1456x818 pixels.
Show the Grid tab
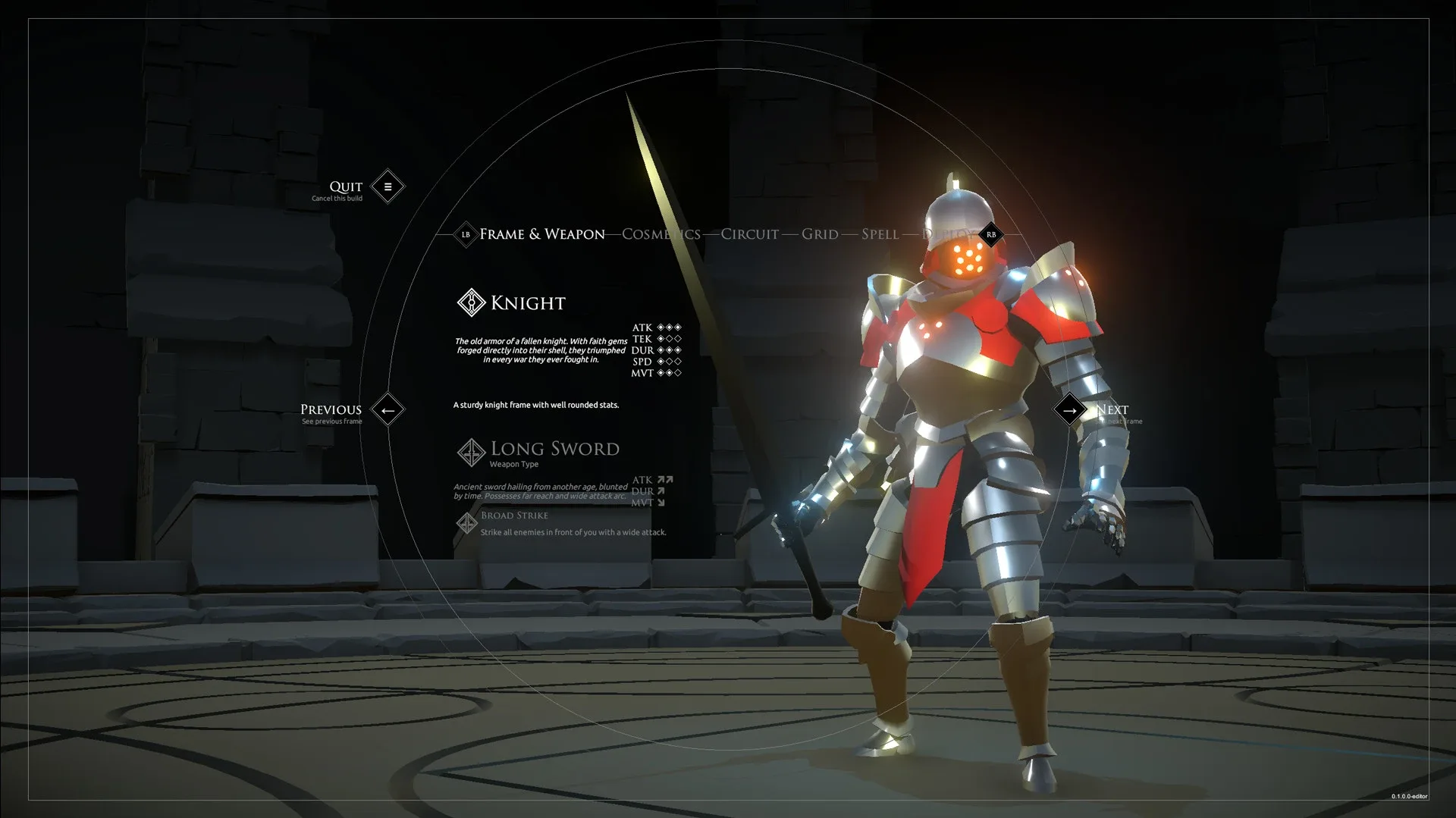[820, 234]
